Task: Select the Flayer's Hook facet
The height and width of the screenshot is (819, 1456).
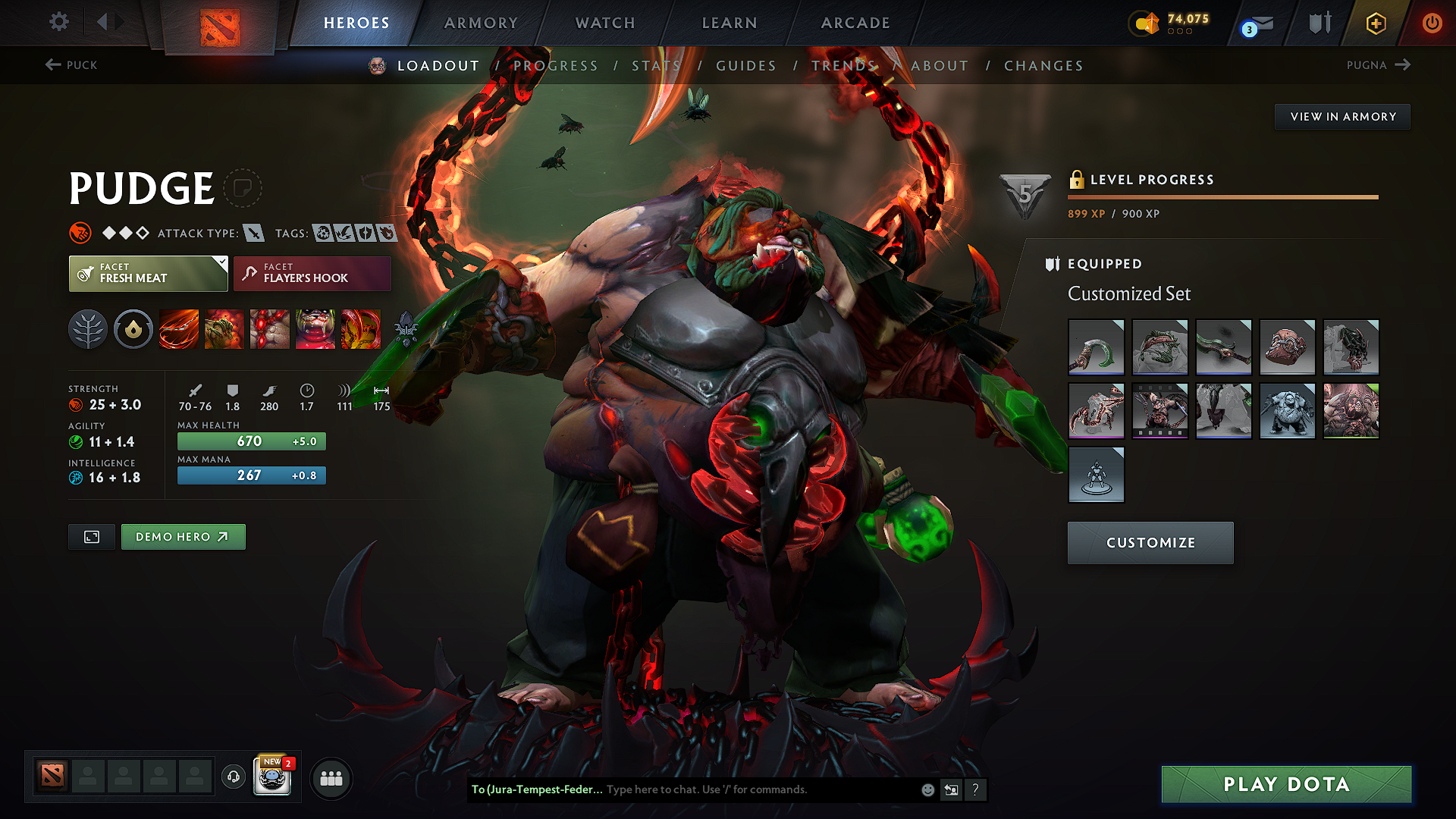Action: (311, 273)
